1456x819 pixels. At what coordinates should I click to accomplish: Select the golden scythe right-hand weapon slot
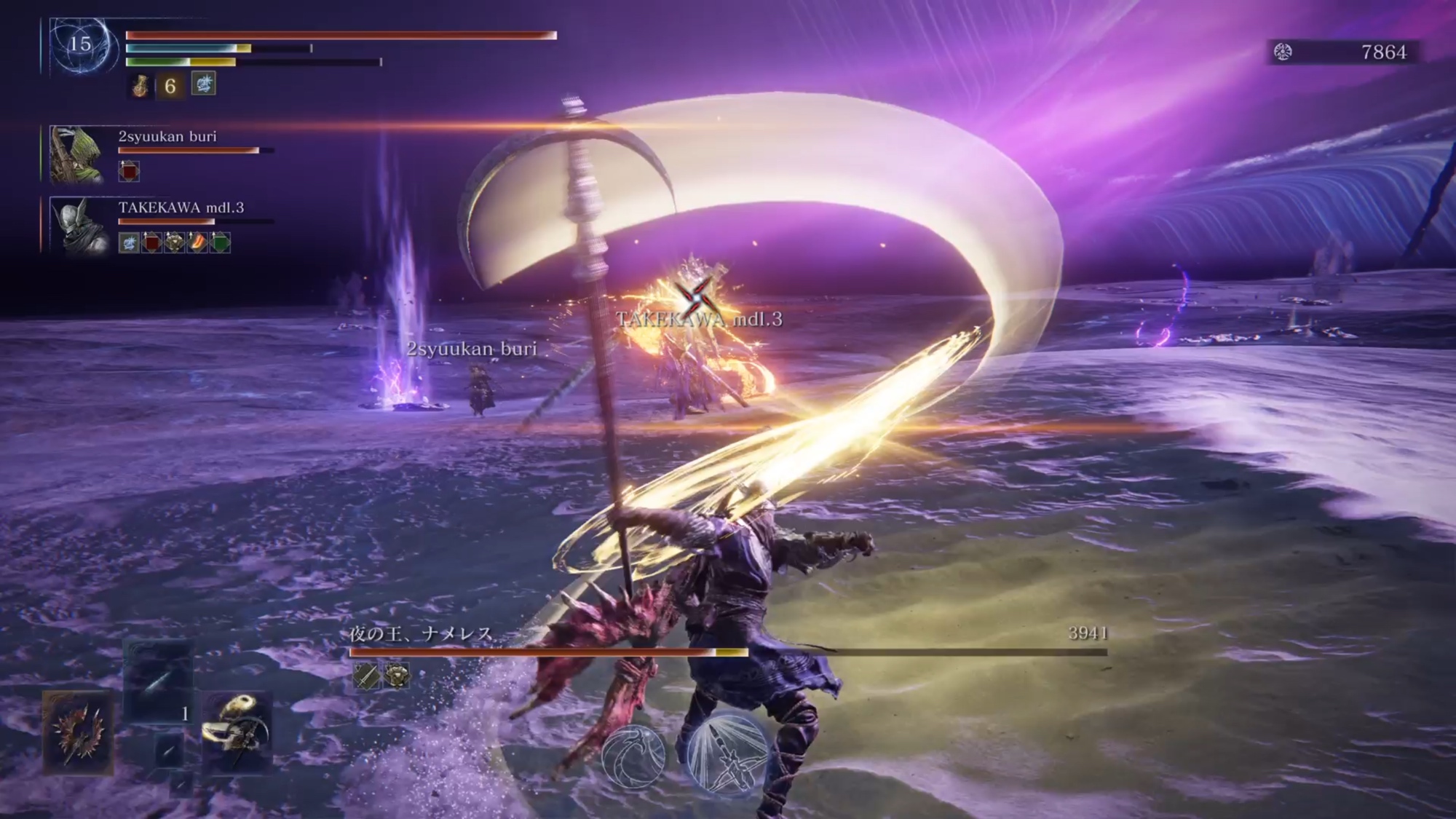(x=237, y=731)
